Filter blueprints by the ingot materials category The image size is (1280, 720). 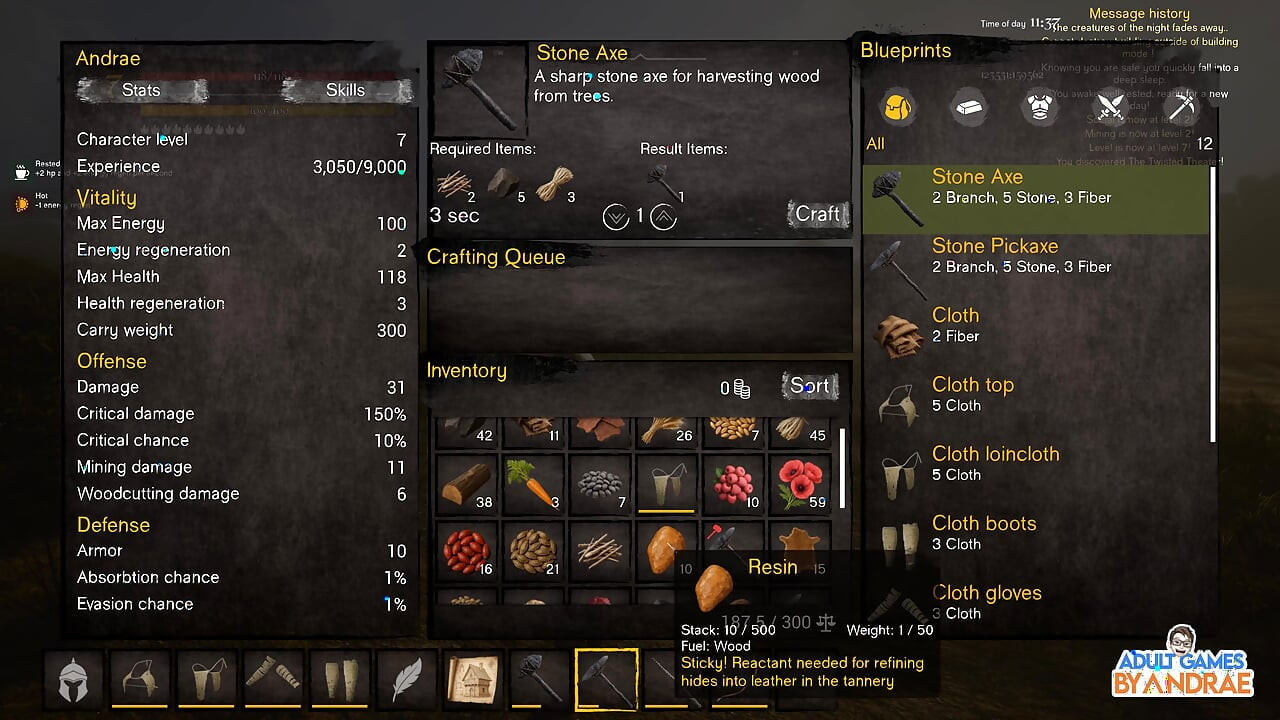968,107
